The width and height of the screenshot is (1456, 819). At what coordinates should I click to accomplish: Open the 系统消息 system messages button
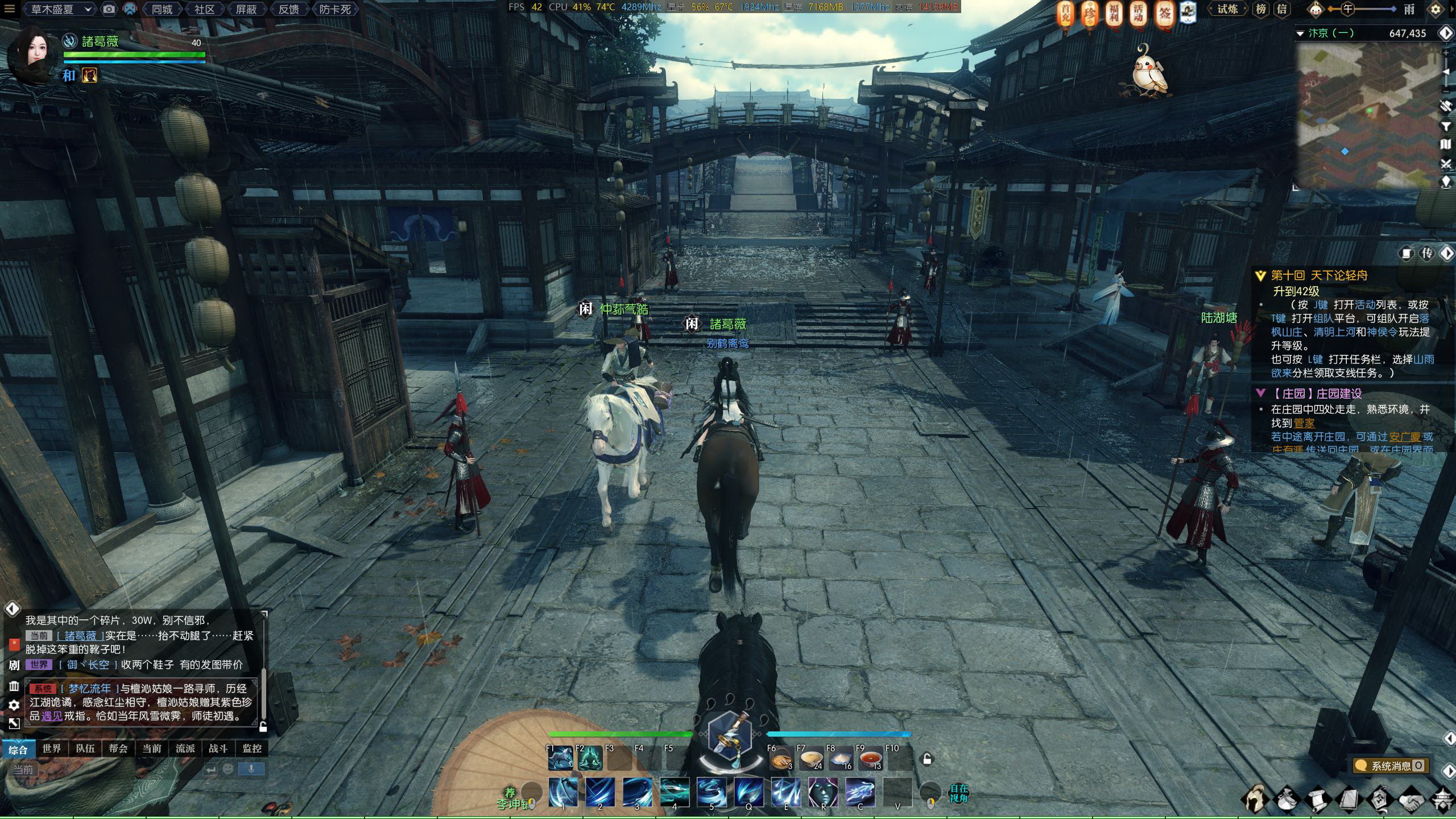(x=1389, y=766)
